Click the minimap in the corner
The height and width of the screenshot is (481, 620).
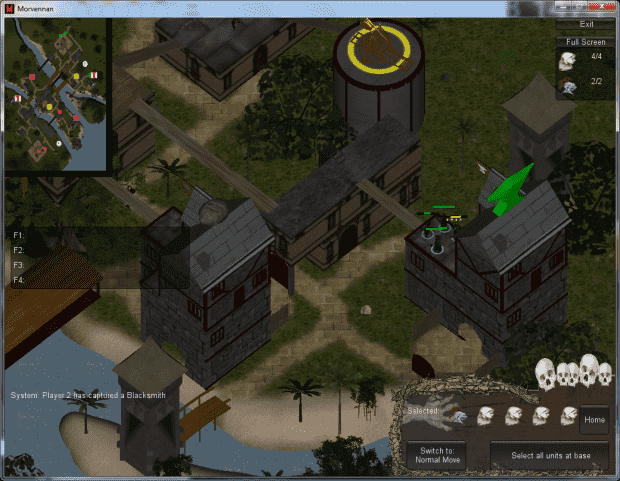[56, 94]
